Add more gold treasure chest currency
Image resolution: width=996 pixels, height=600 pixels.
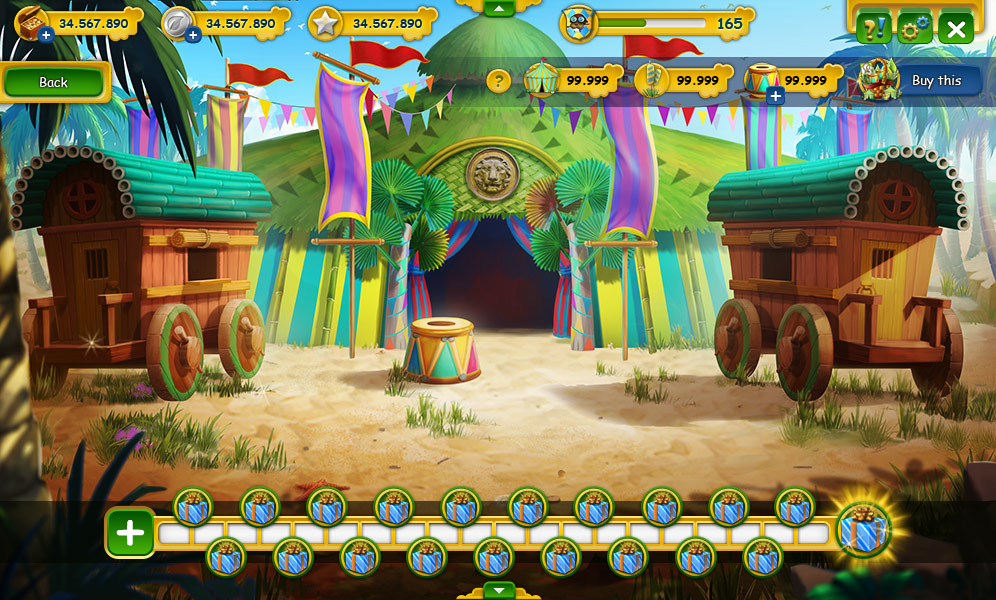click(x=46, y=35)
